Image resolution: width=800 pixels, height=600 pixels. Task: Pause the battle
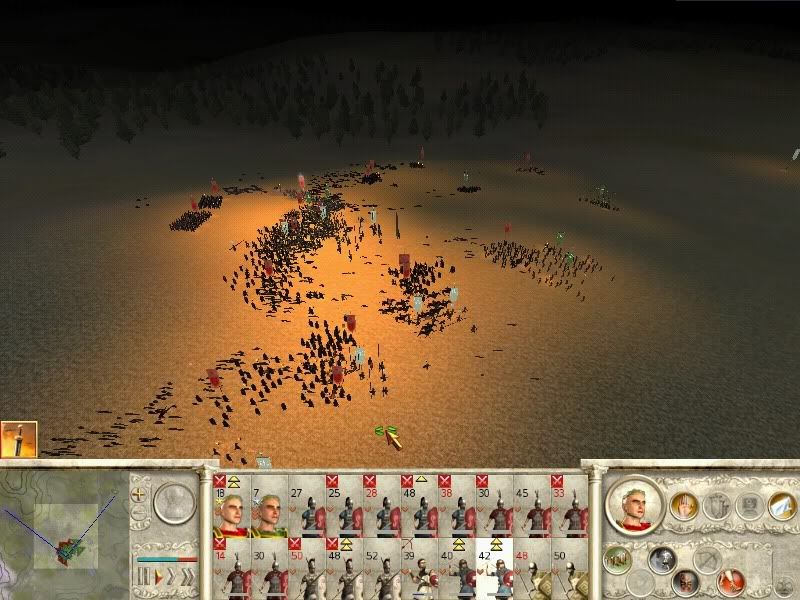(141, 577)
